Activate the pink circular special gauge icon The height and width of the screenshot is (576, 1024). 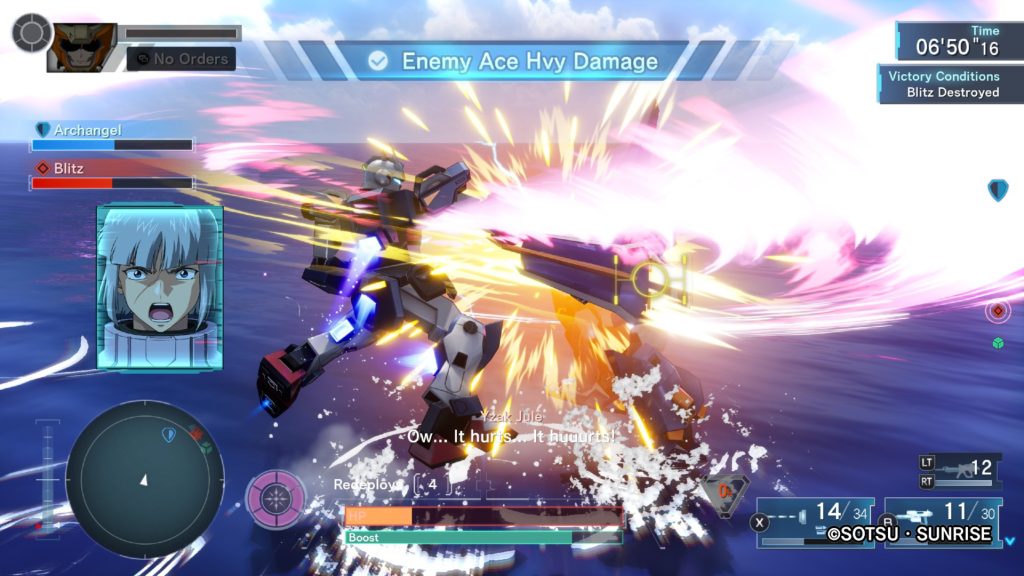(x=276, y=498)
